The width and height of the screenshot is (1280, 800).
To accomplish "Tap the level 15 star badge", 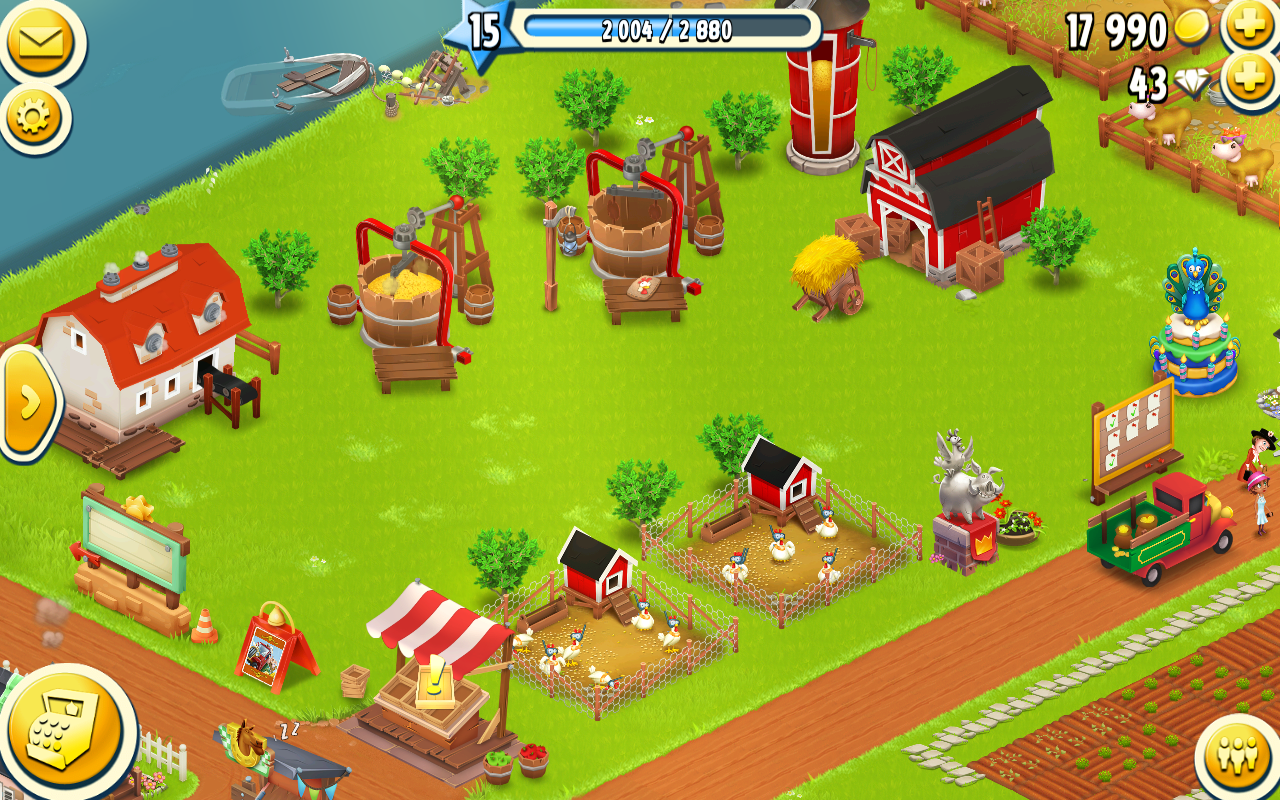I will pyautogui.click(x=482, y=31).
